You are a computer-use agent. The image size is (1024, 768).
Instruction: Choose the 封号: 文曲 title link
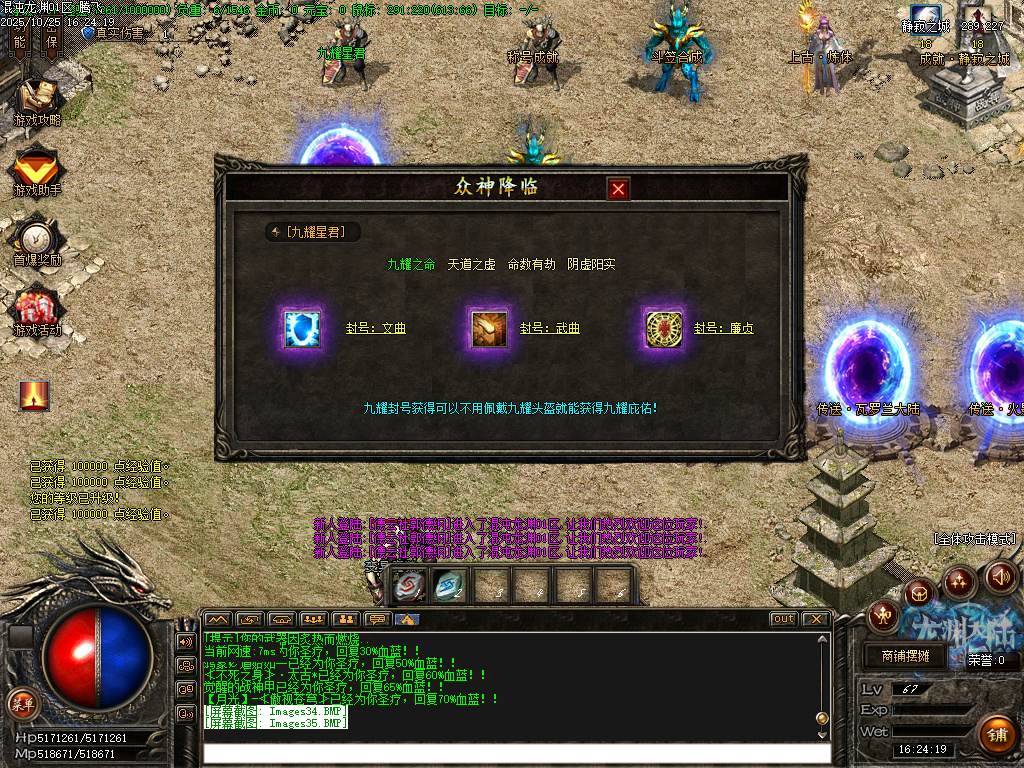tap(376, 328)
